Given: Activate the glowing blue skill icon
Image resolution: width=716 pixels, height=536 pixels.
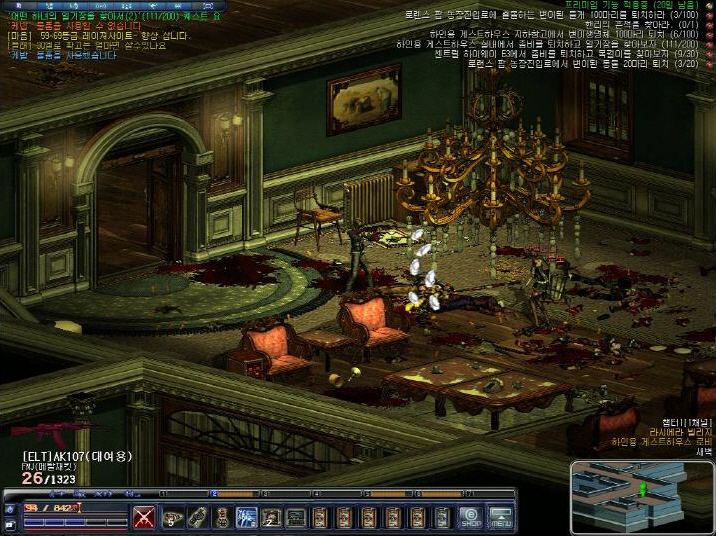Looking at the screenshot, I should pos(246,517).
